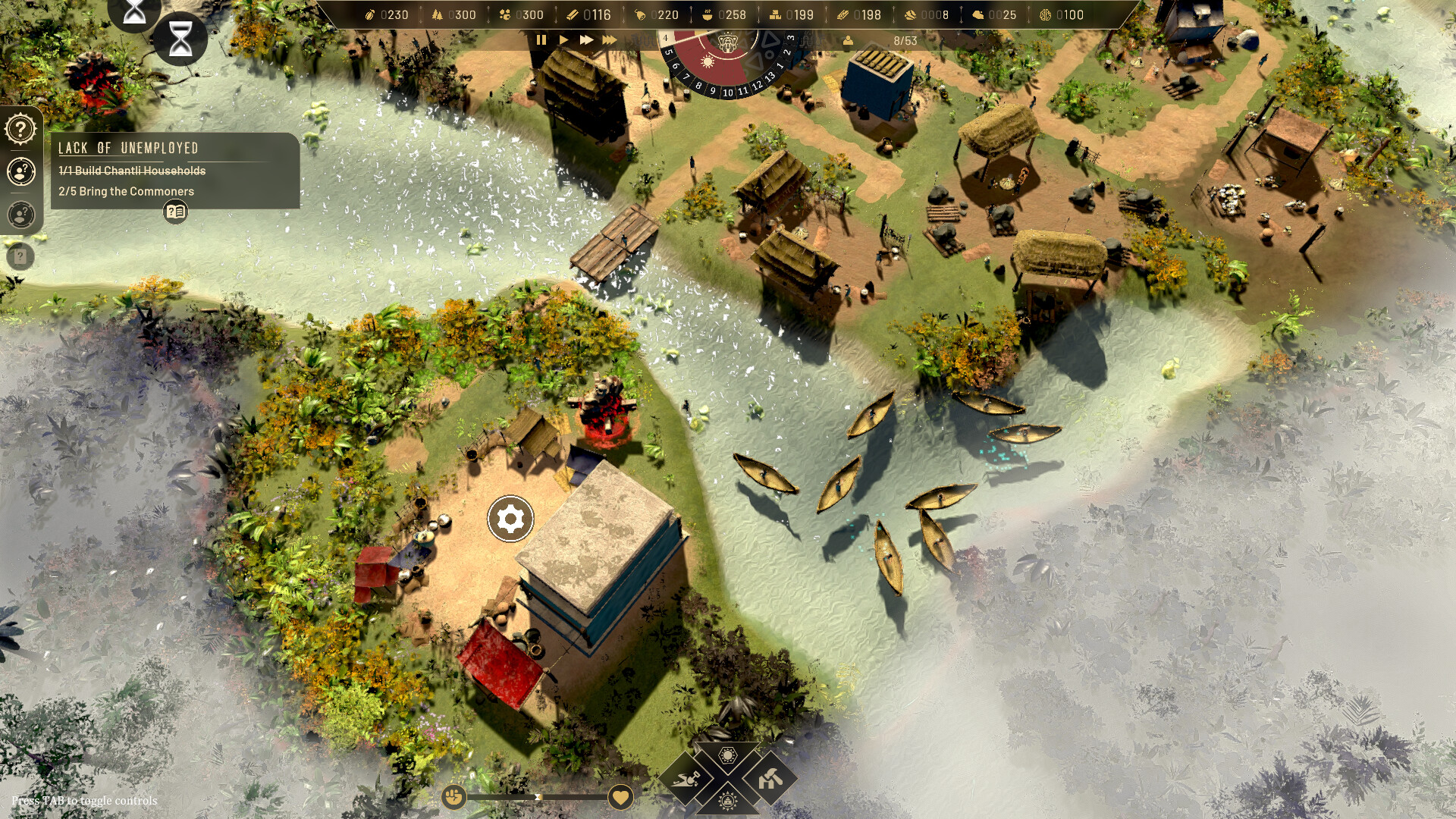Screen dimensions: 1456x819
Task: Open the construction menu with the hammer icon
Action: (x=770, y=779)
